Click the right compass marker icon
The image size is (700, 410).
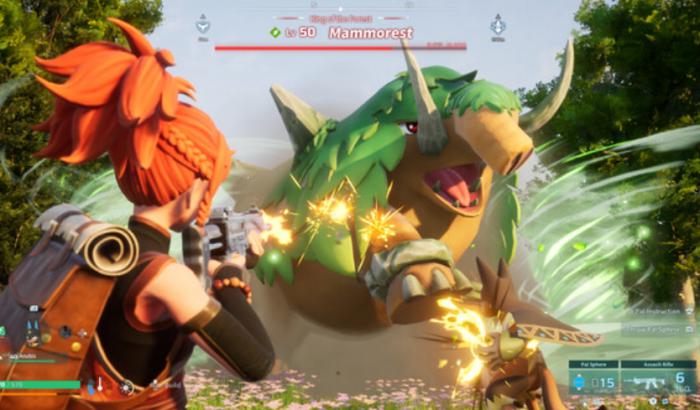497,23
